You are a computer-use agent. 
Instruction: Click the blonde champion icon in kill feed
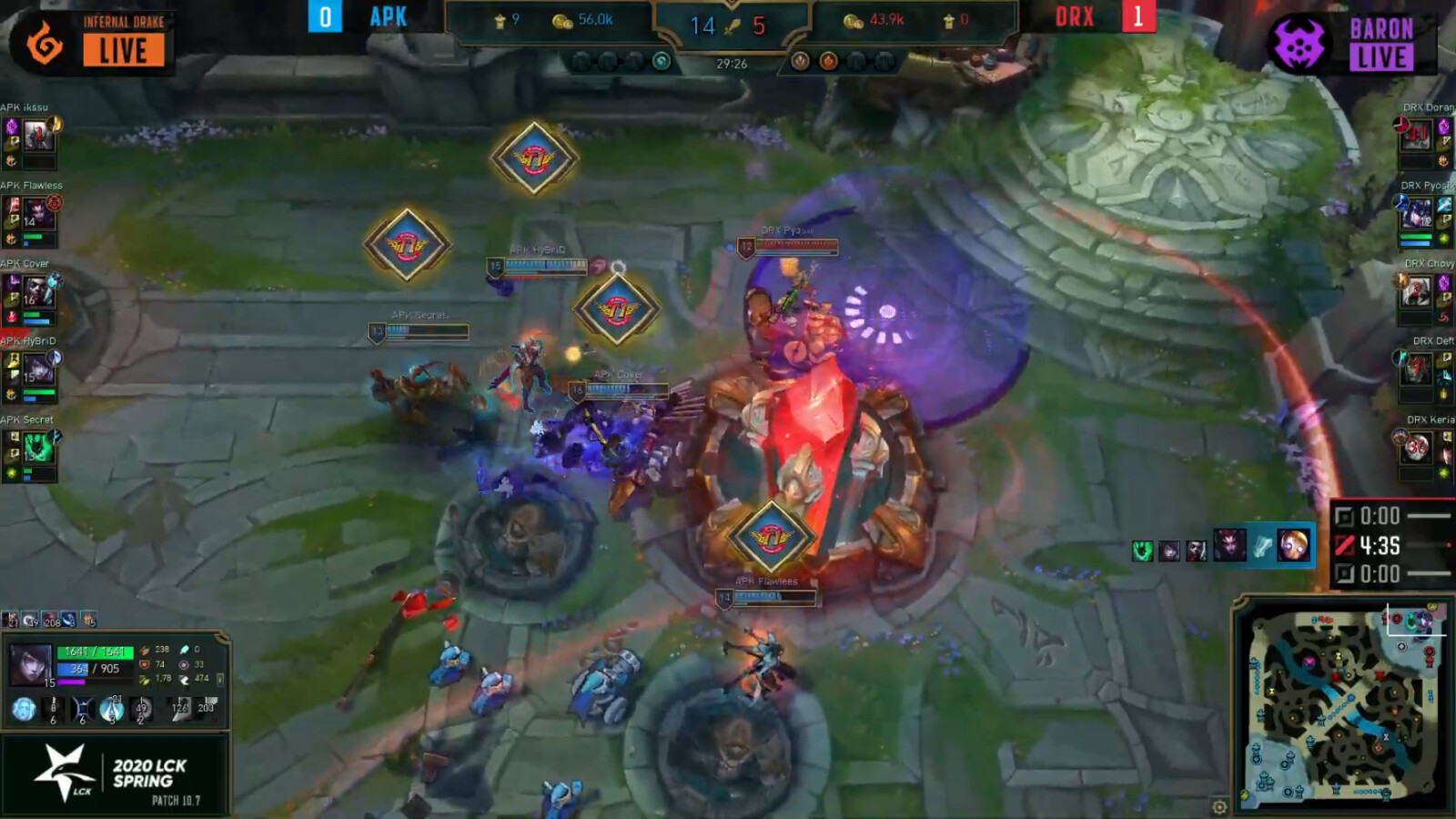click(1292, 546)
